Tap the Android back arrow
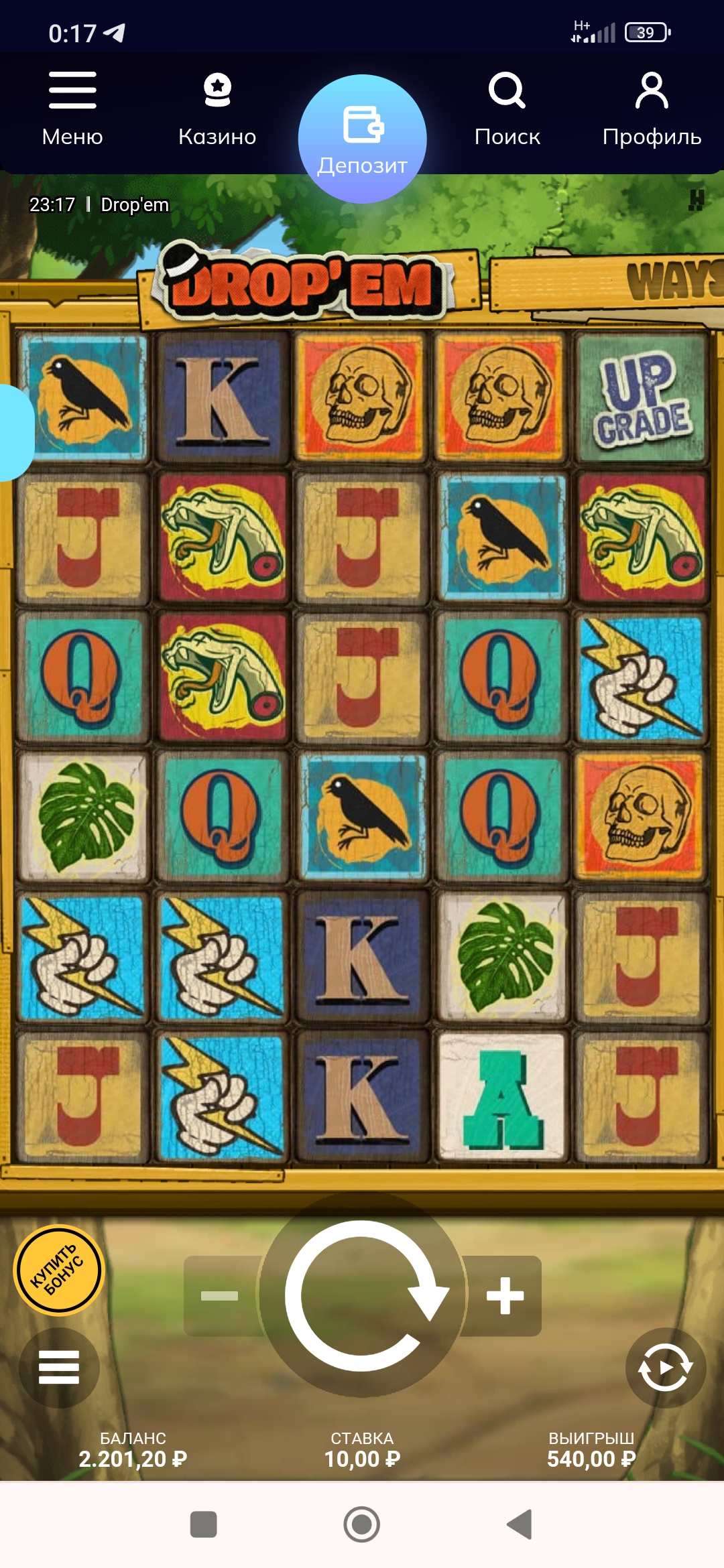The image size is (724, 1568). click(520, 1524)
